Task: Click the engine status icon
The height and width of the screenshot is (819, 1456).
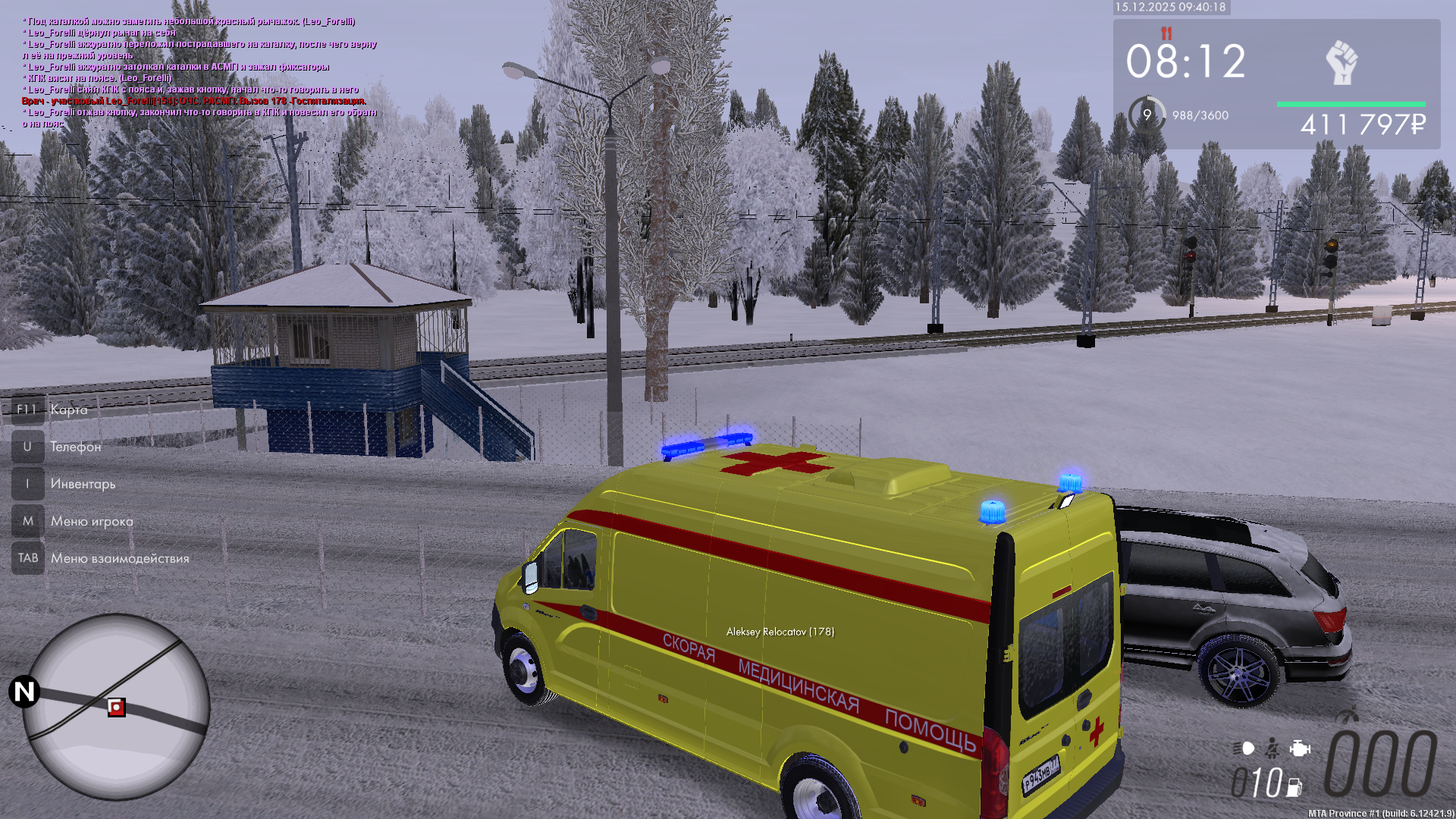Action: (x=1300, y=748)
